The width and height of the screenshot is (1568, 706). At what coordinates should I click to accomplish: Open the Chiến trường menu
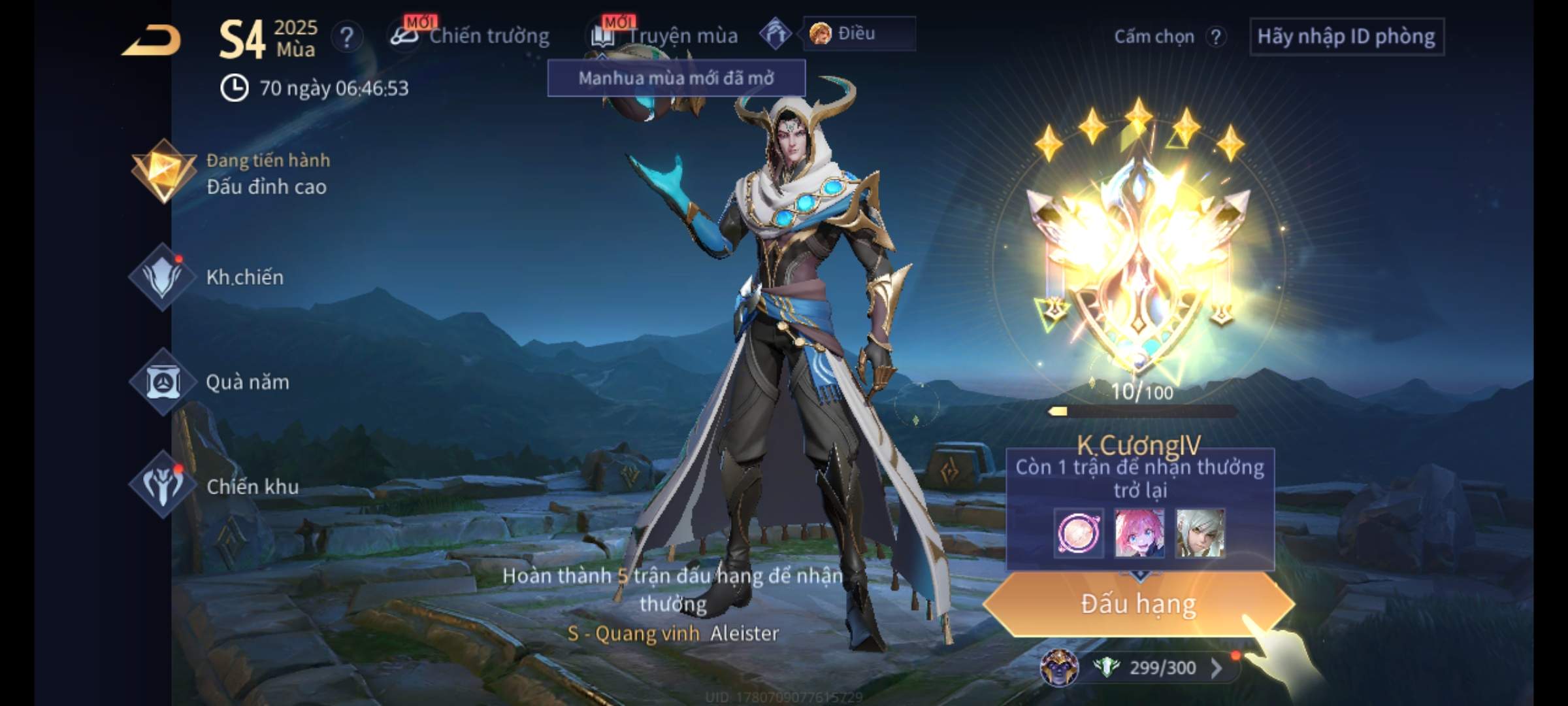(x=470, y=36)
